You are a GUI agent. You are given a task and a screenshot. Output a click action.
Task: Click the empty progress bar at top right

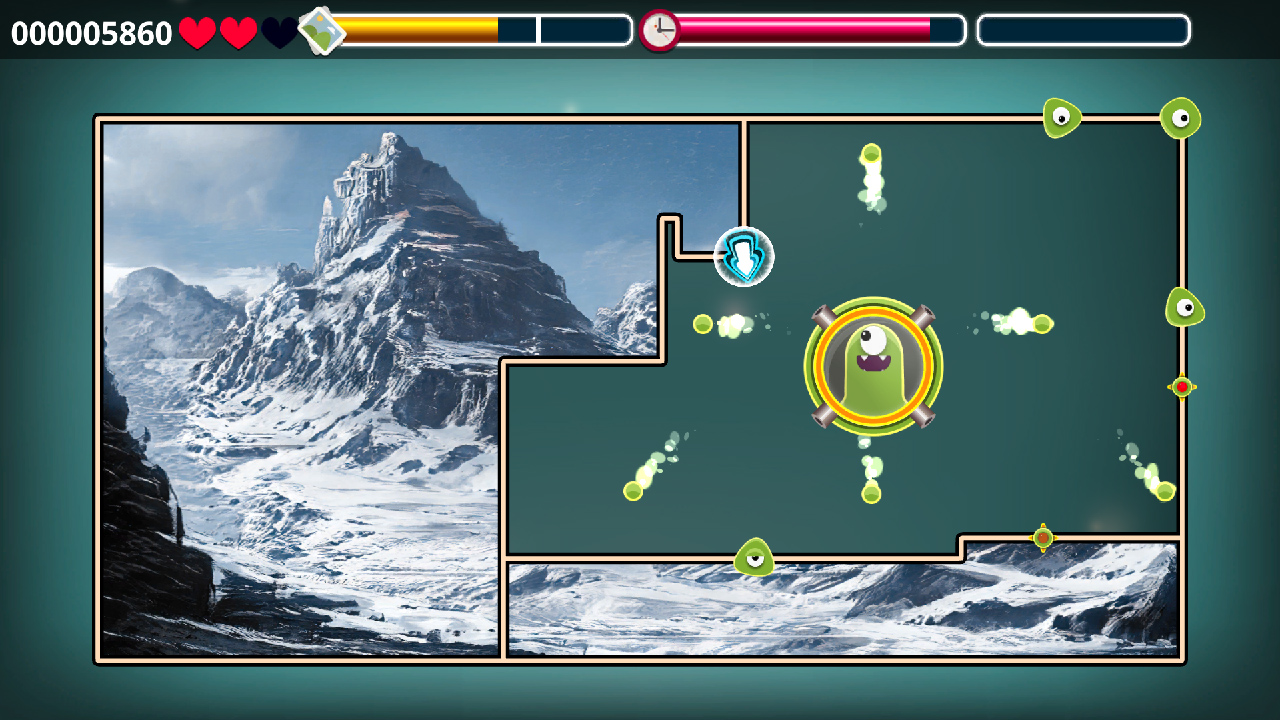pyautogui.click(x=1083, y=30)
